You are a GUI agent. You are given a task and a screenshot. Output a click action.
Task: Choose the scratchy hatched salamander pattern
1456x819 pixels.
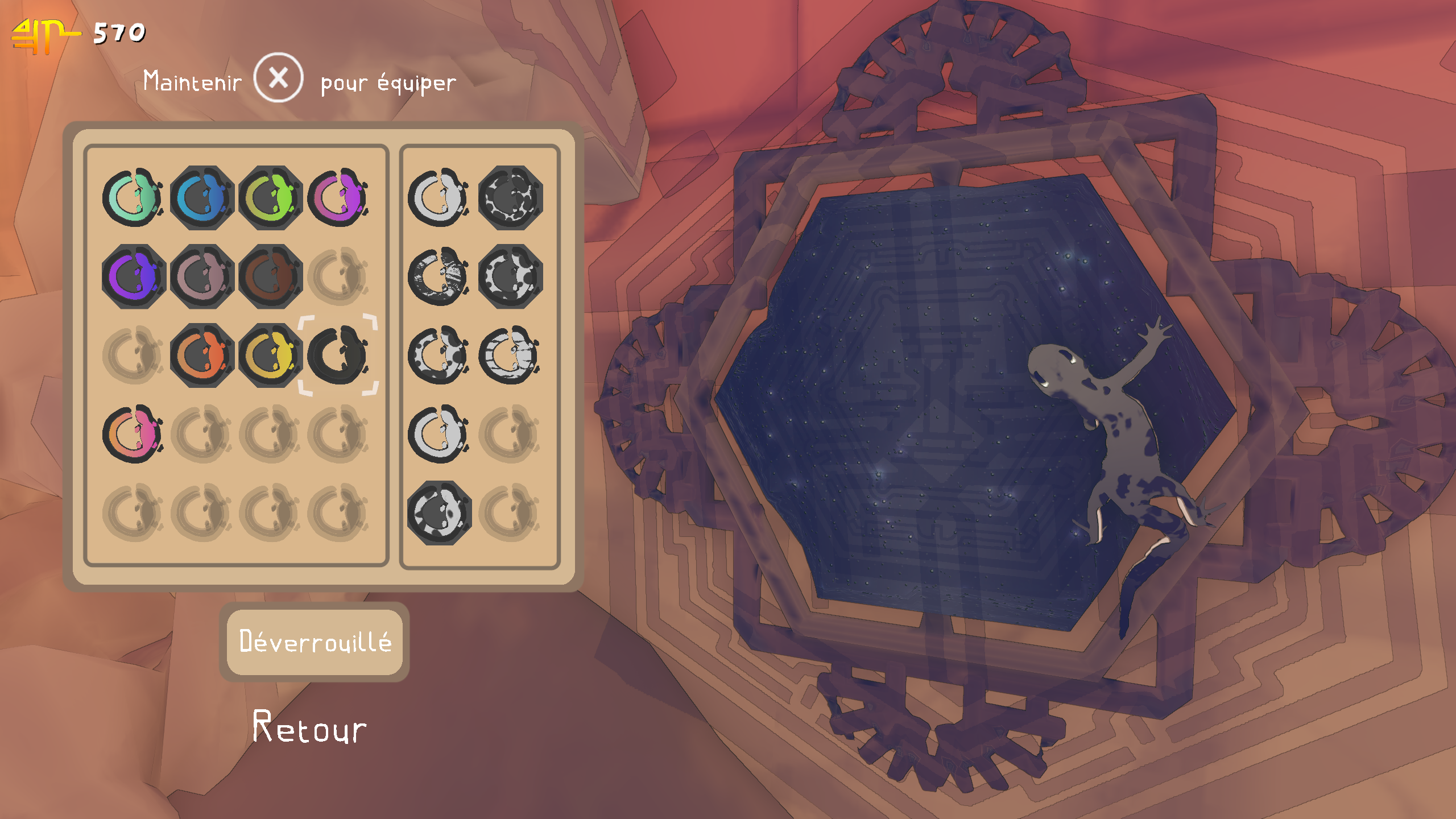tap(439, 276)
